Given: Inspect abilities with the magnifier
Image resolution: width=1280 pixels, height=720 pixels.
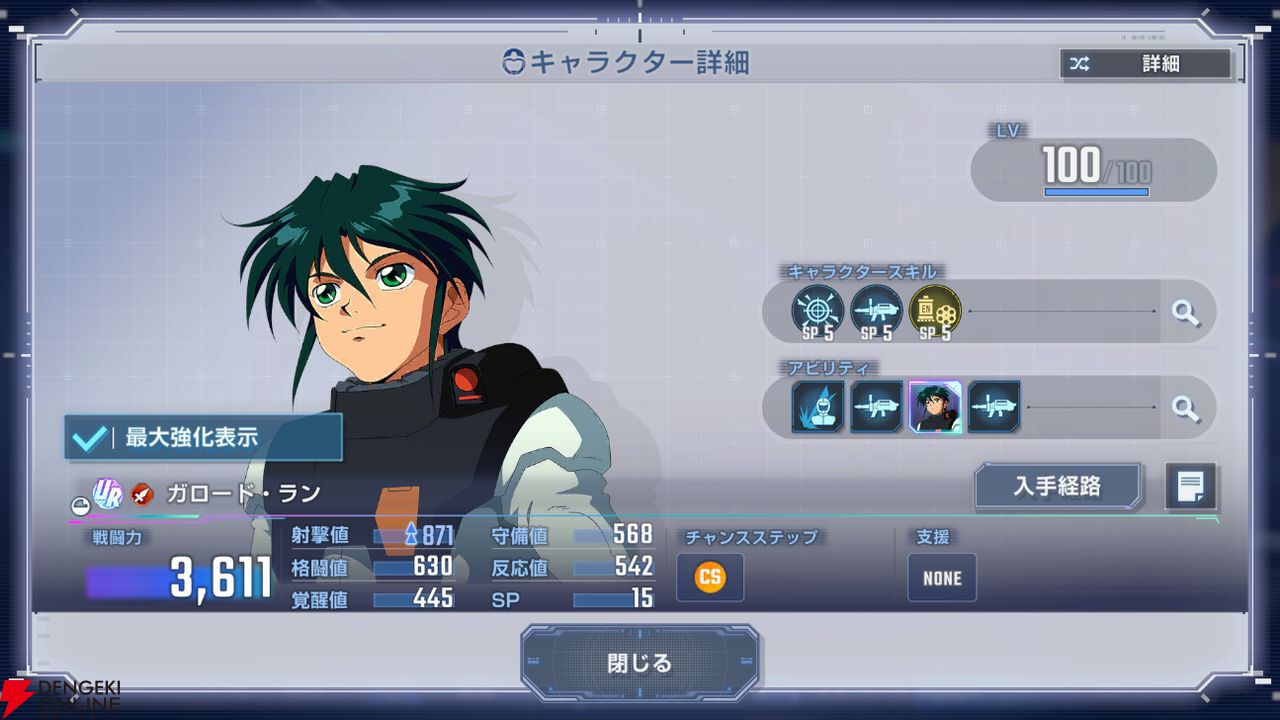Looking at the screenshot, I should point(1185,407).
